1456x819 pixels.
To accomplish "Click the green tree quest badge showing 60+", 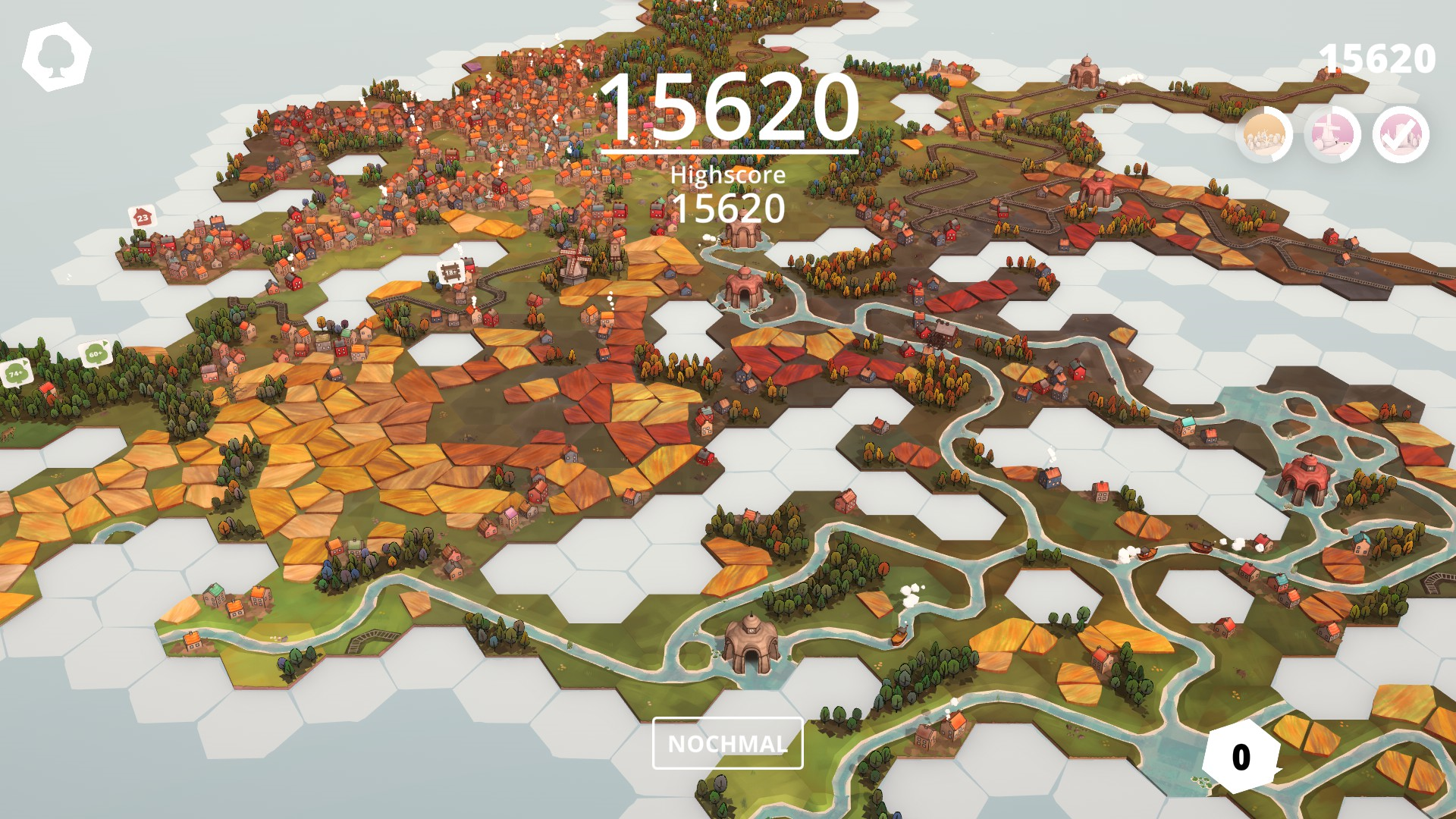I will point(95,353).
